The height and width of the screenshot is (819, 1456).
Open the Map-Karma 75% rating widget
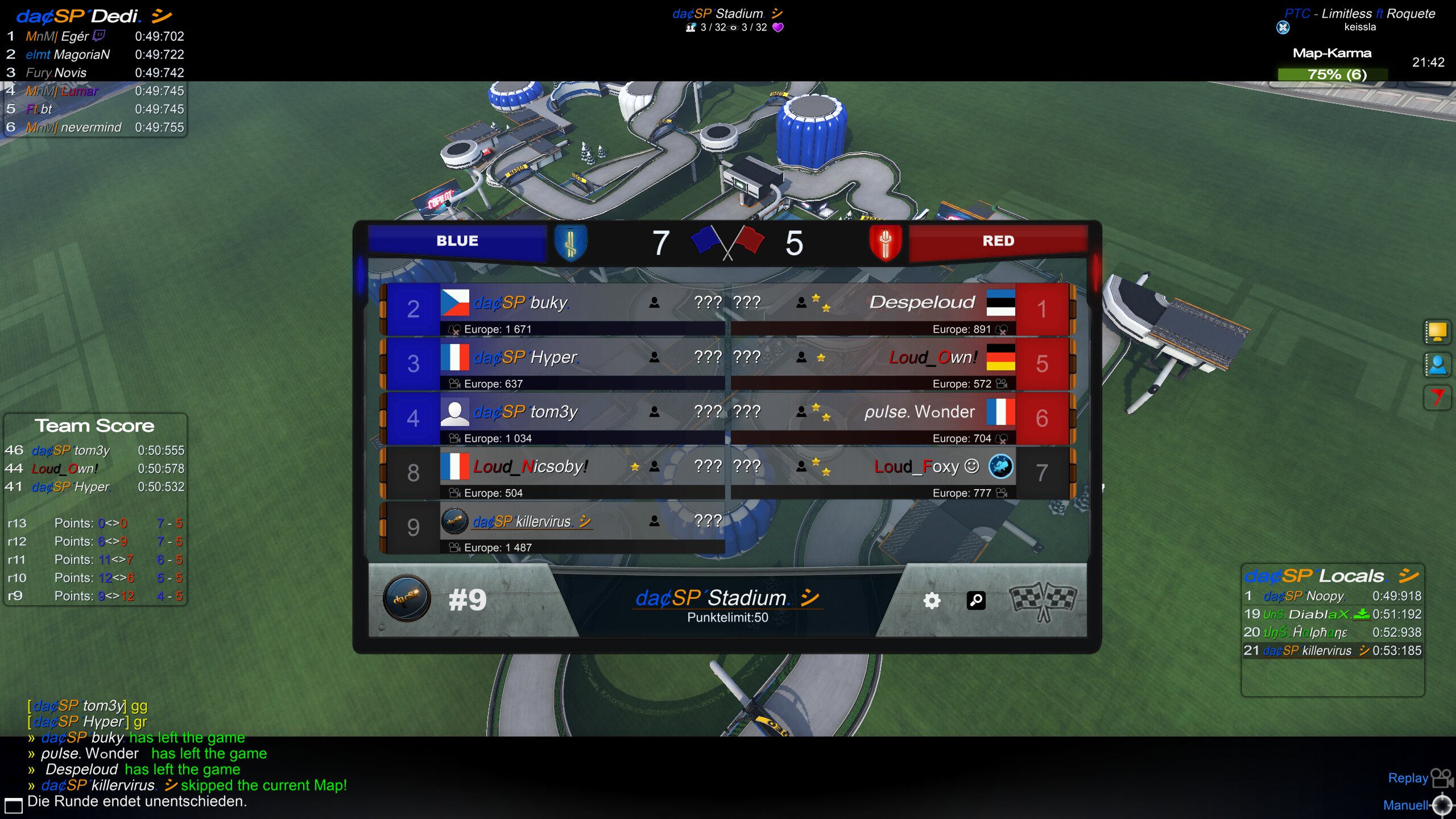[1333, 74]
